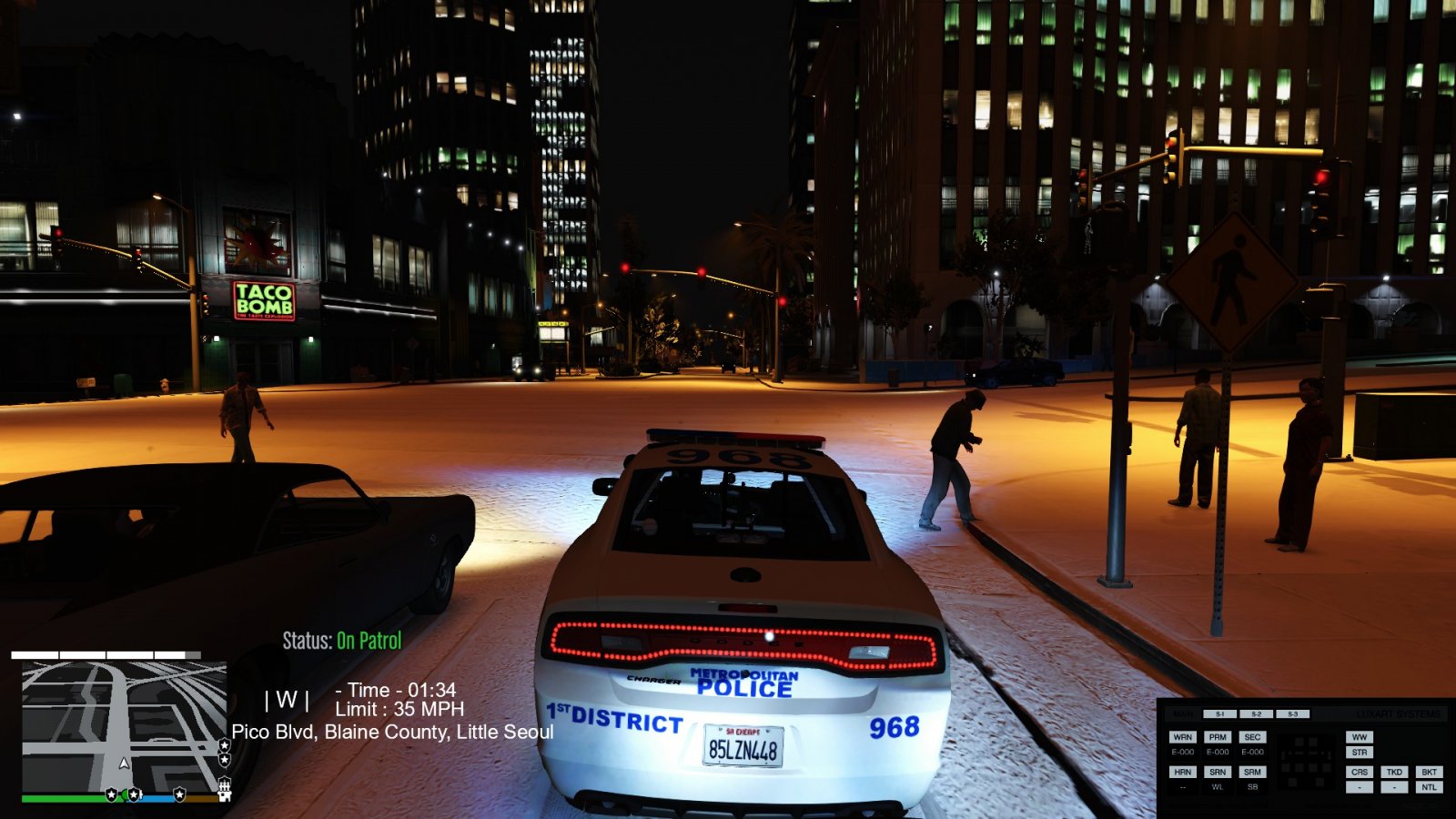Select the S-2 siren tone button

tap(1257, 714)
